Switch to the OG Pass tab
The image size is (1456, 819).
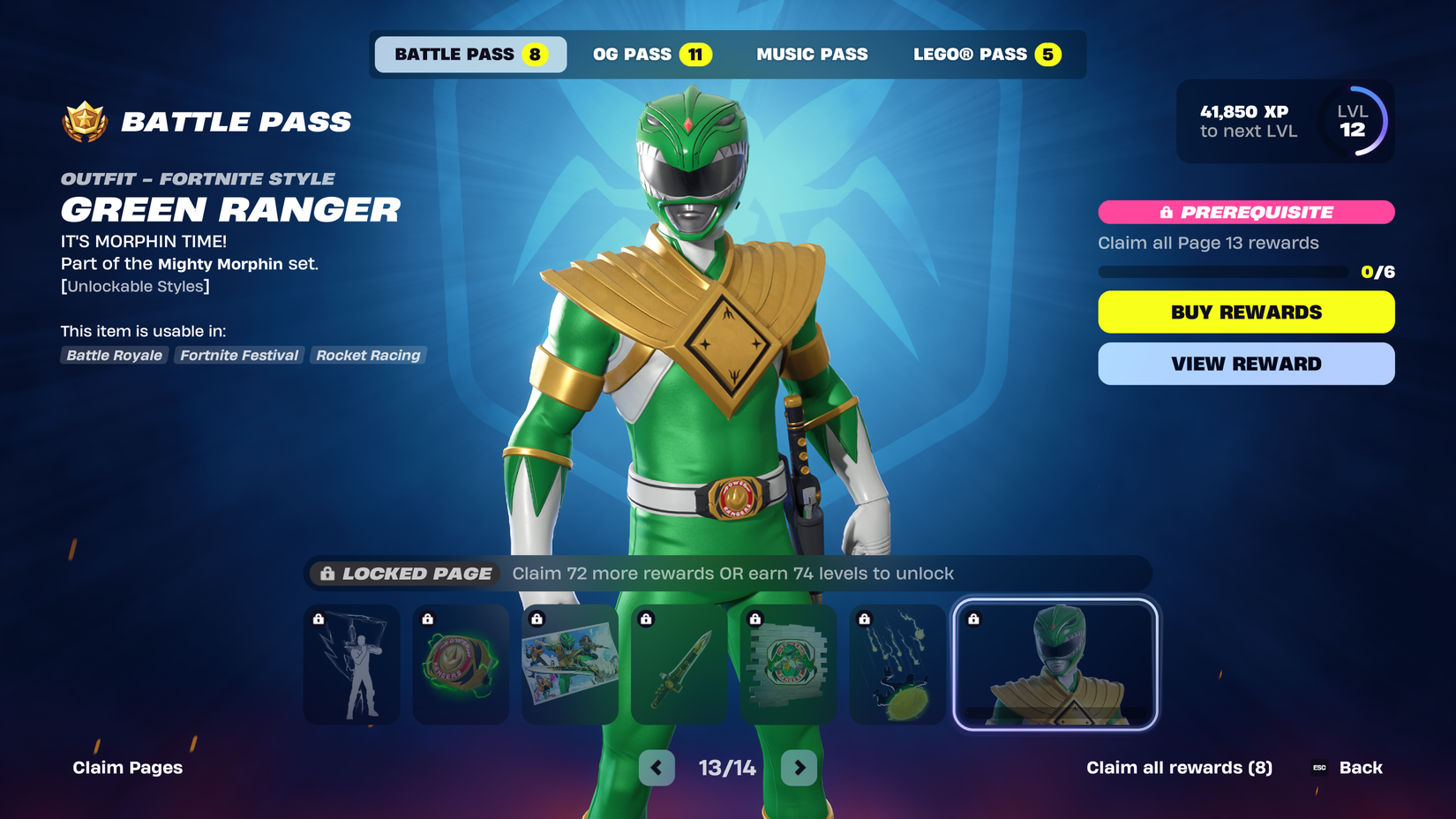[650, 54]
